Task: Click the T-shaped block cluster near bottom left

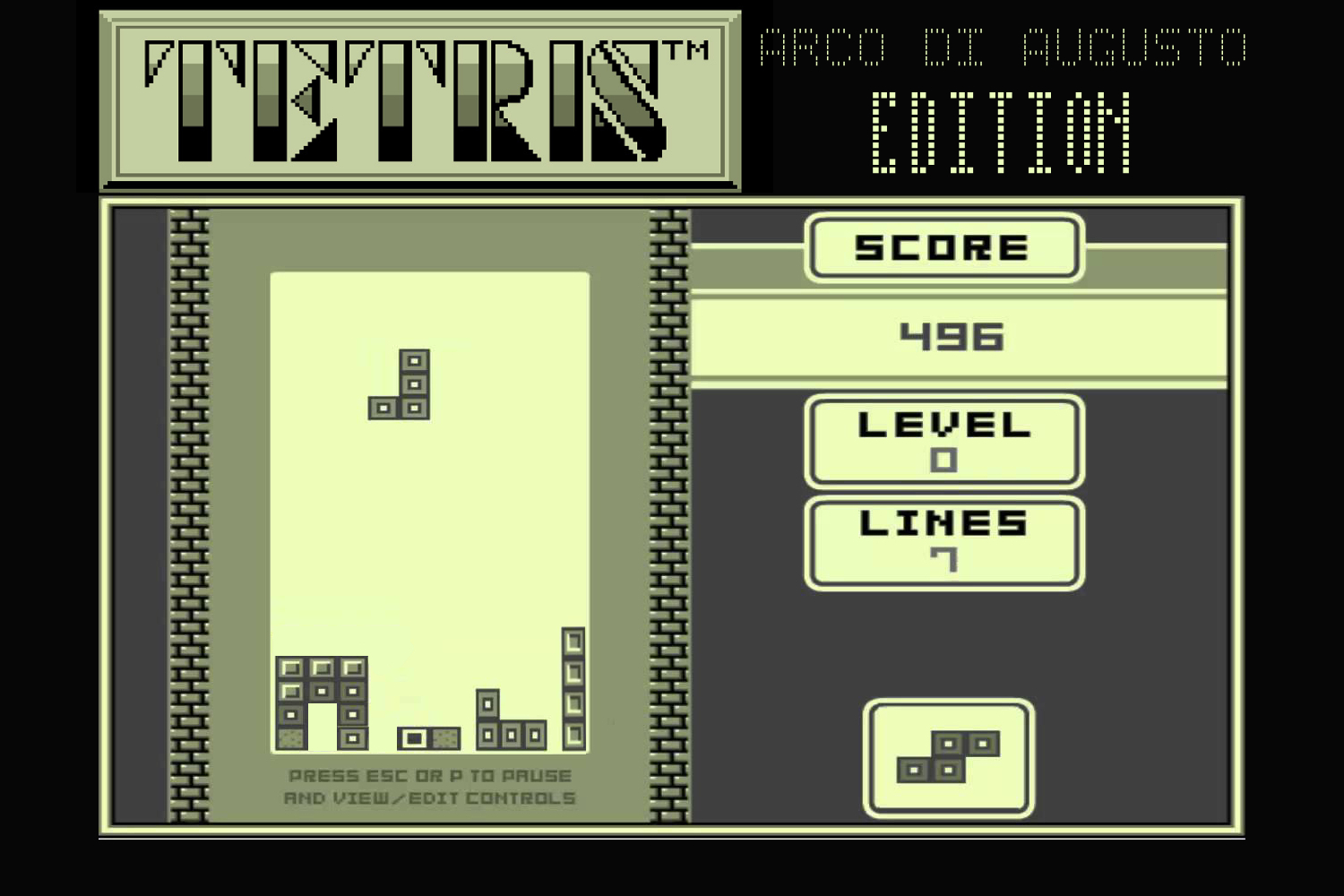Action: click(x=323, y=703)
